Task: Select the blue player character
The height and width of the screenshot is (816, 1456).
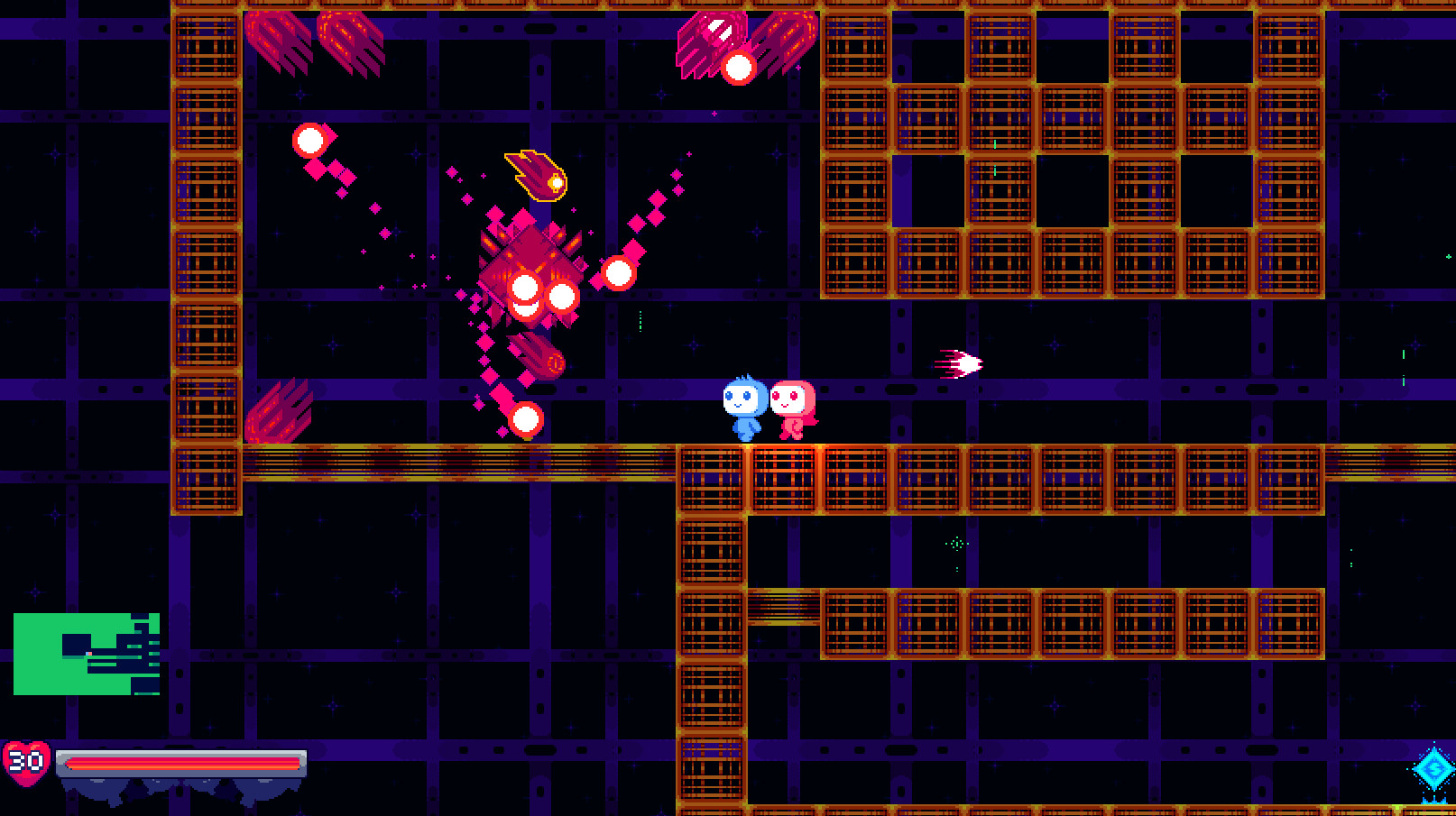Action: 745,405
